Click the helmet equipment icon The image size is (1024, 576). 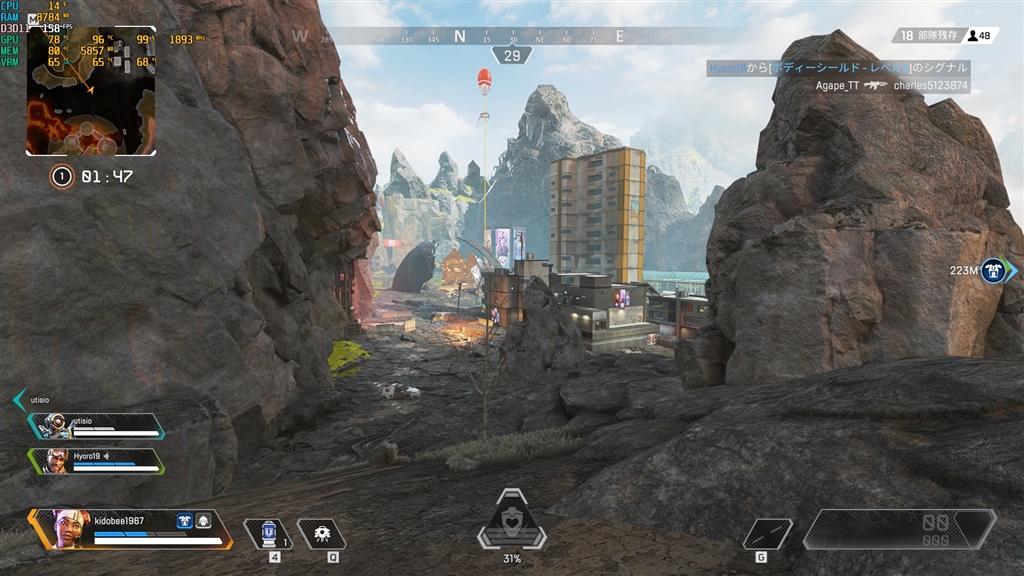coord(202,520)
